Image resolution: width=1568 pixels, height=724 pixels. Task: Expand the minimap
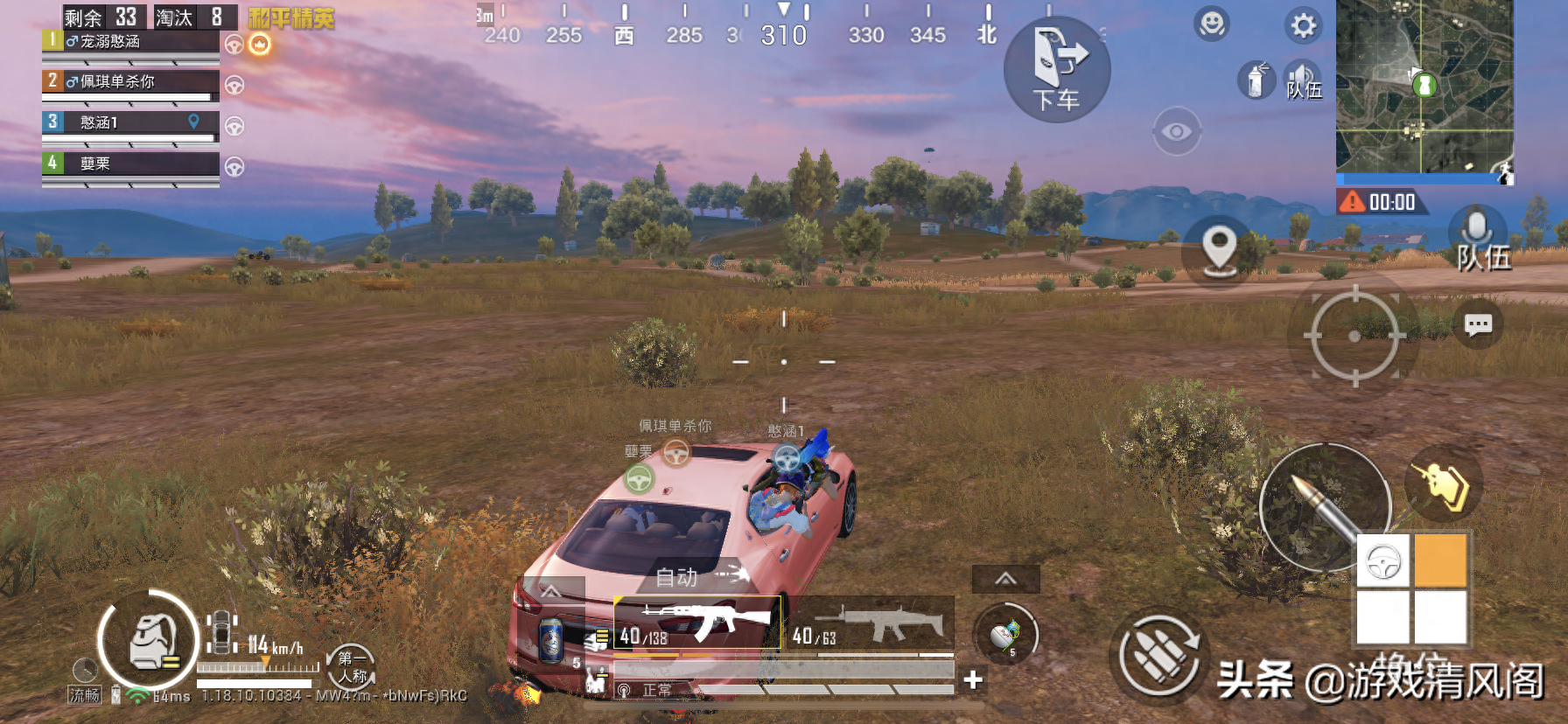pyautogui.click(x=1424, y=87)
